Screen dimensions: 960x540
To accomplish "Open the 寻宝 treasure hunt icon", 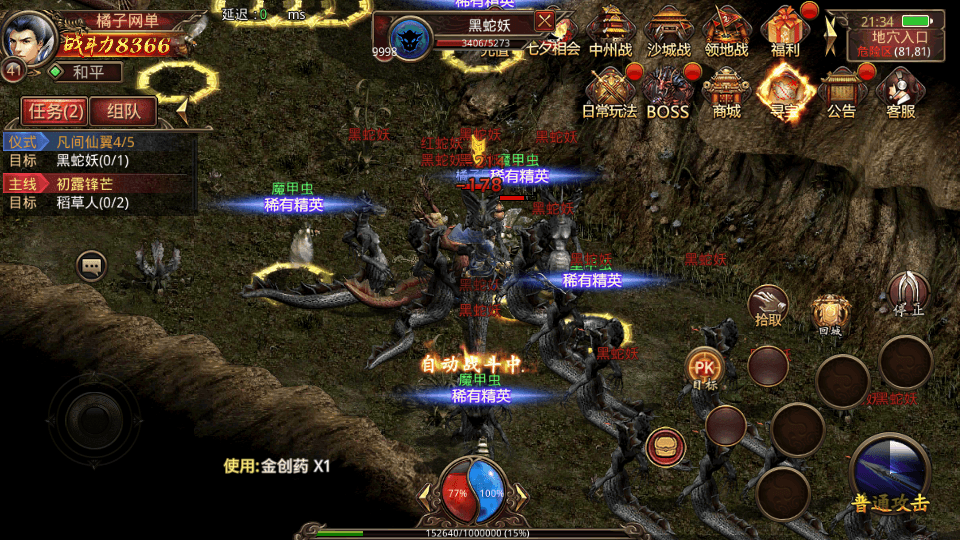I will click(784, 91).
